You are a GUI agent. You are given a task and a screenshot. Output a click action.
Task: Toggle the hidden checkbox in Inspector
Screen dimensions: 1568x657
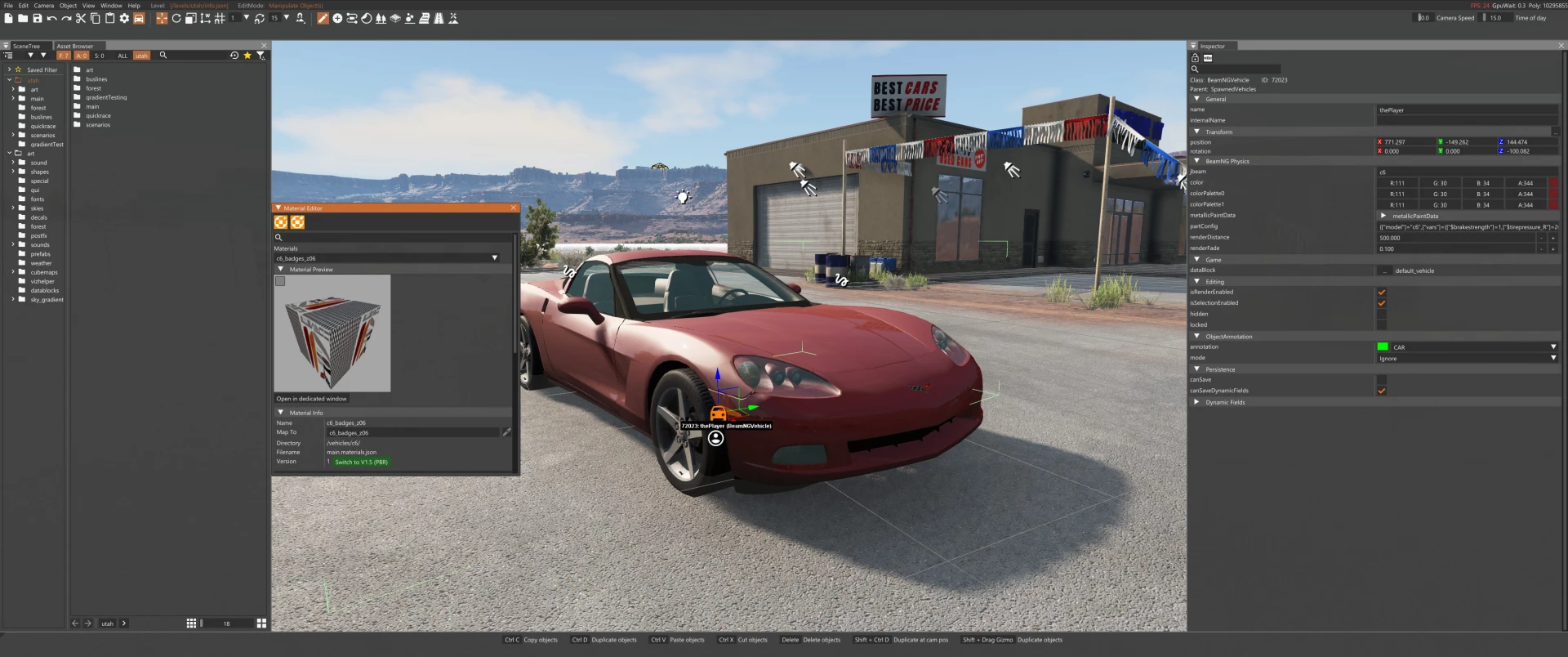tap(1381, 314)
